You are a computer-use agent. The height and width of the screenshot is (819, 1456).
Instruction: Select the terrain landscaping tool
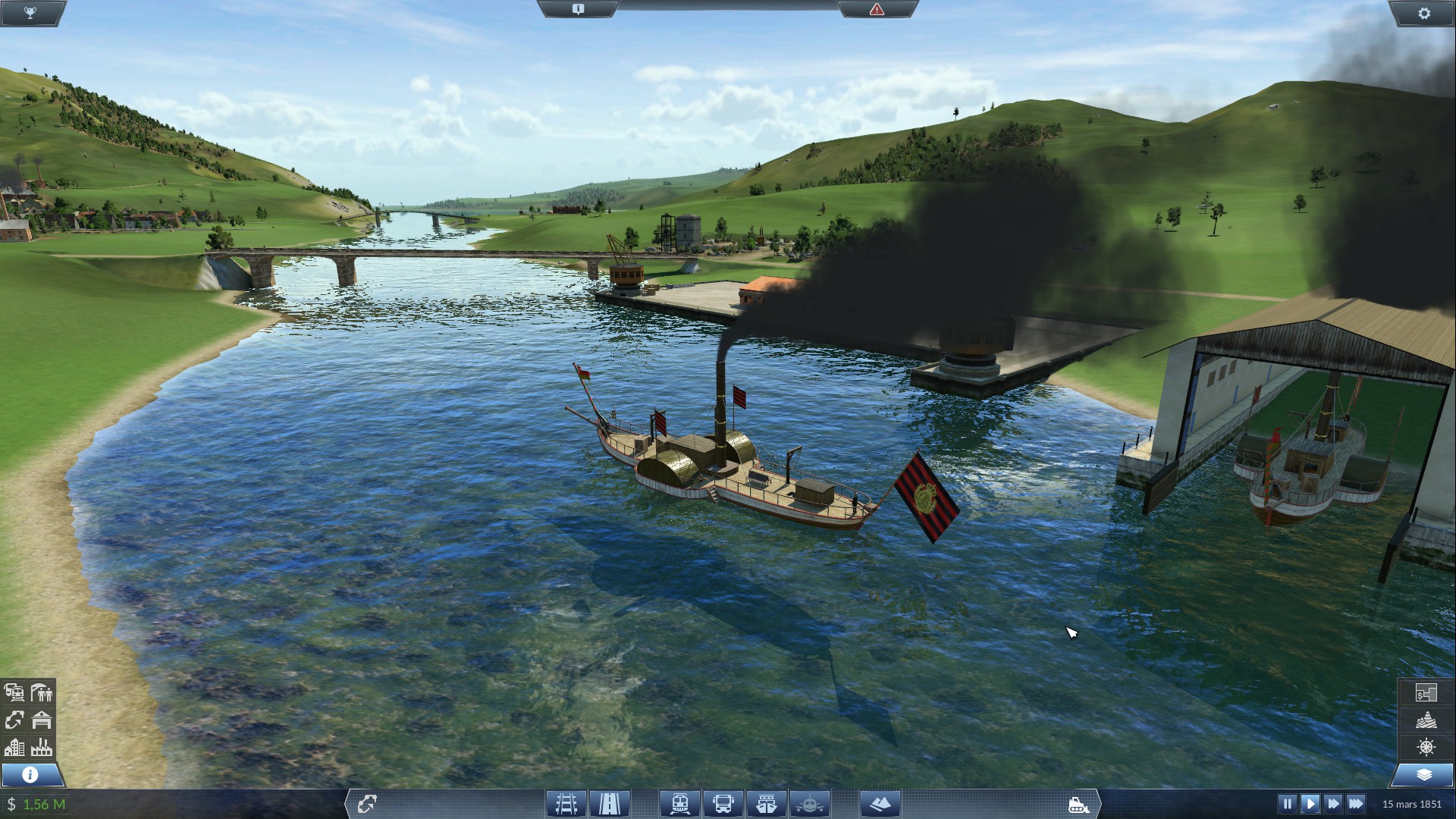[x=880, y=803]
